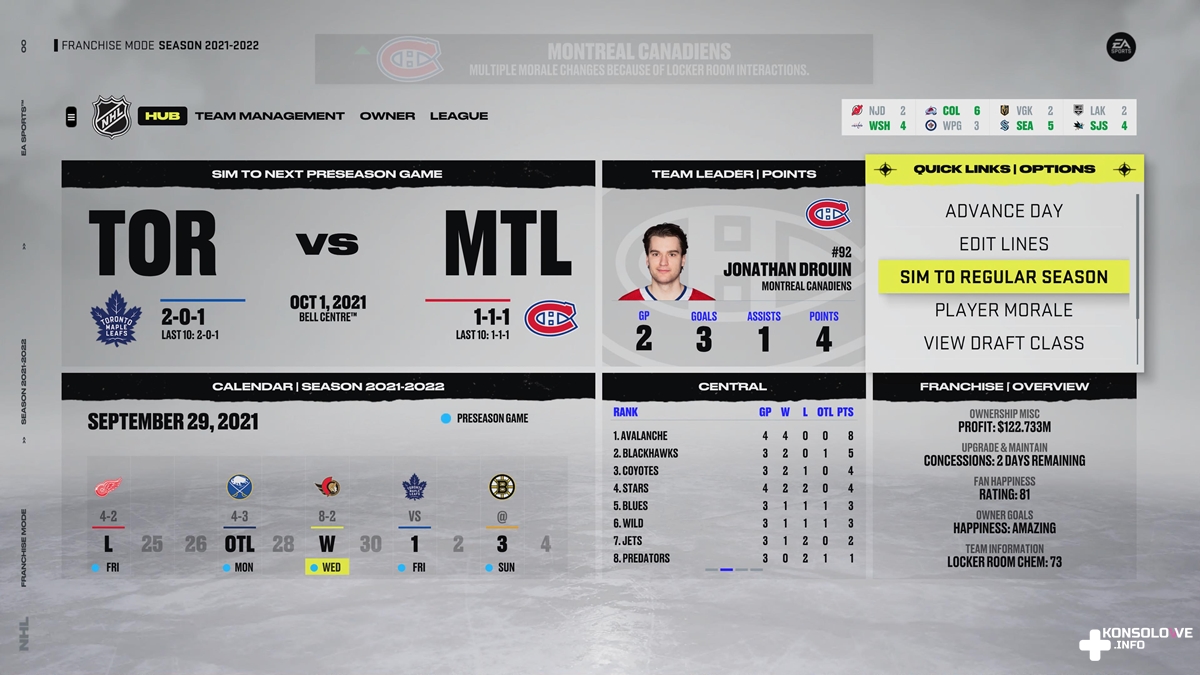This screenshot has width=1200, height=675.
Task: Switch to the League tab
Action: tap(459, 116)
